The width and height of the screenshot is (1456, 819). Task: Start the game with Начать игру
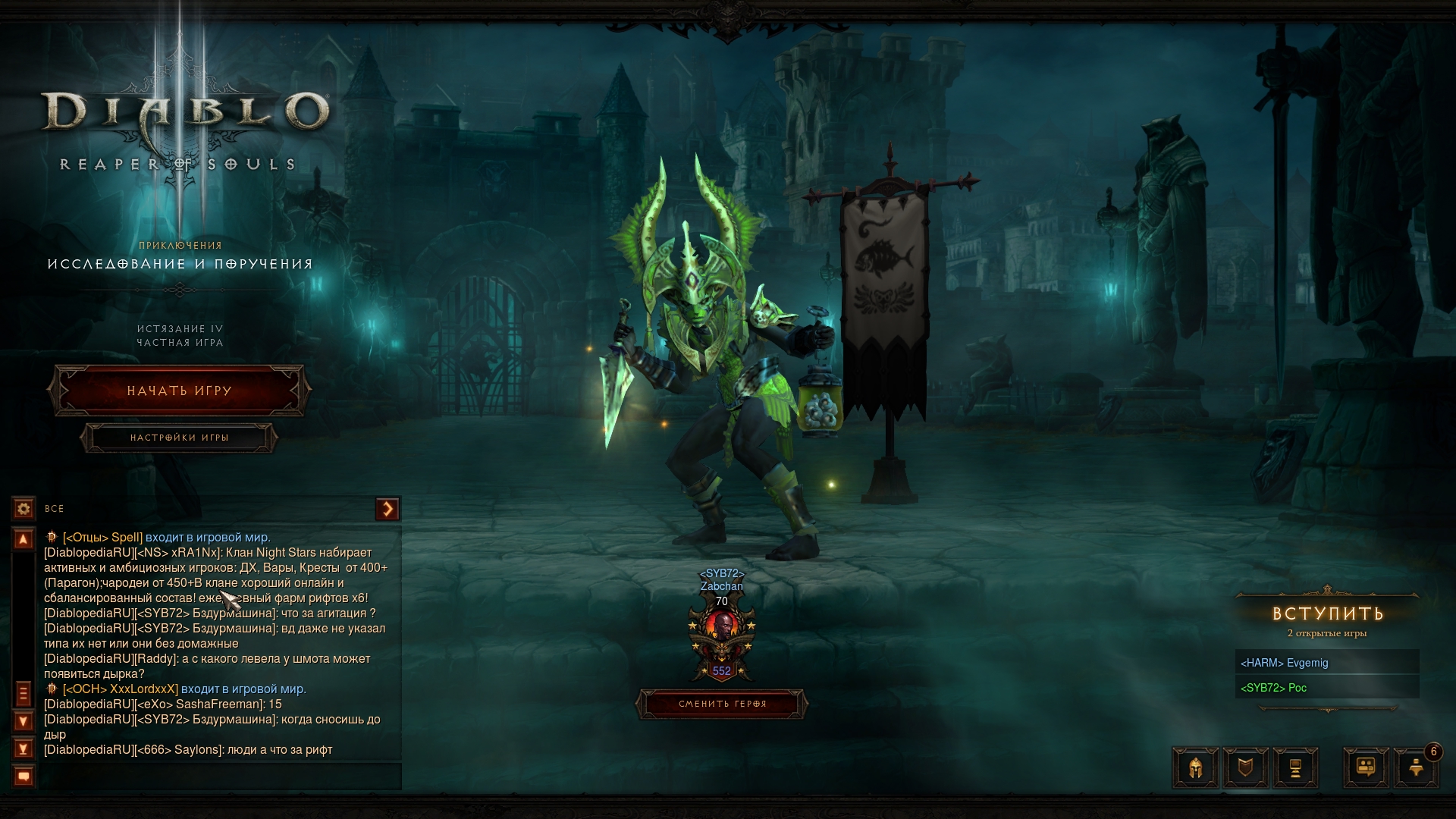(x=179, y=391)
